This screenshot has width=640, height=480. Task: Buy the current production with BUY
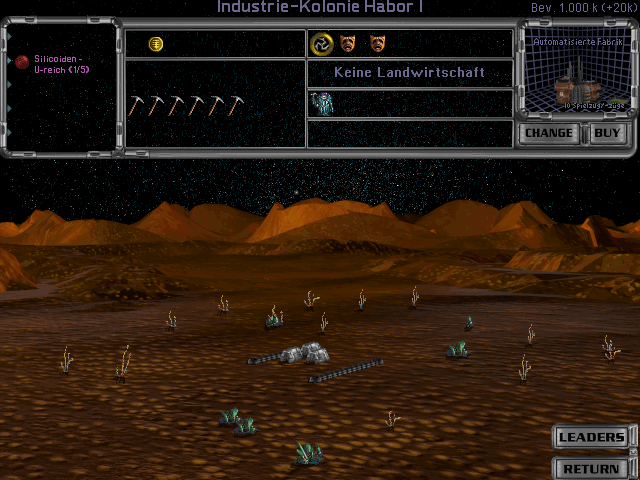pyautogui.click(x=607, y=133)
